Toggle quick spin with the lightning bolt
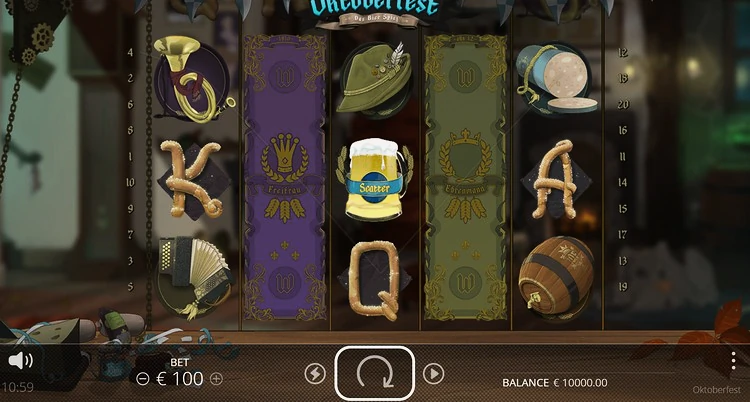750x402 pixels. (315, 374)
